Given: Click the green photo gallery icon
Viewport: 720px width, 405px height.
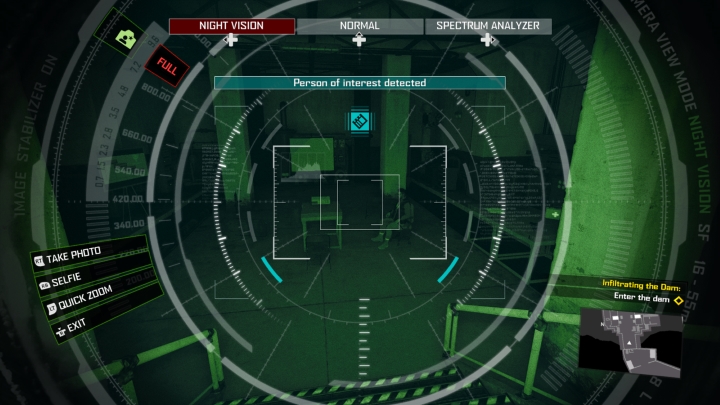Looking at the screenshot, I should (x=126, y=38).
